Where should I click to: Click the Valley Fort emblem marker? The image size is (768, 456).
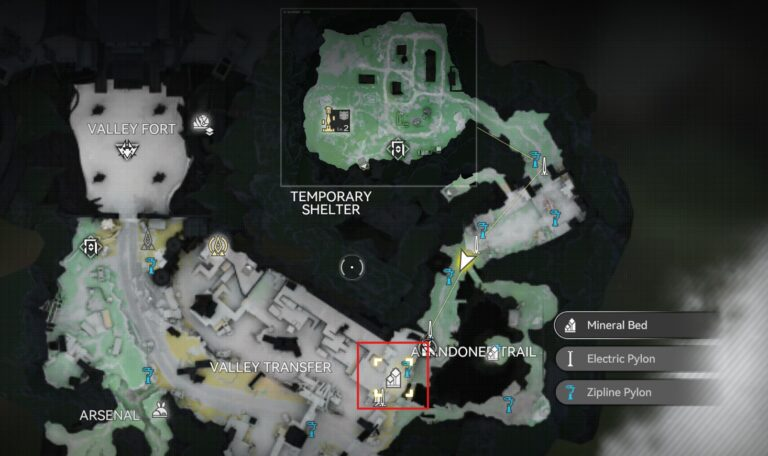127,150
